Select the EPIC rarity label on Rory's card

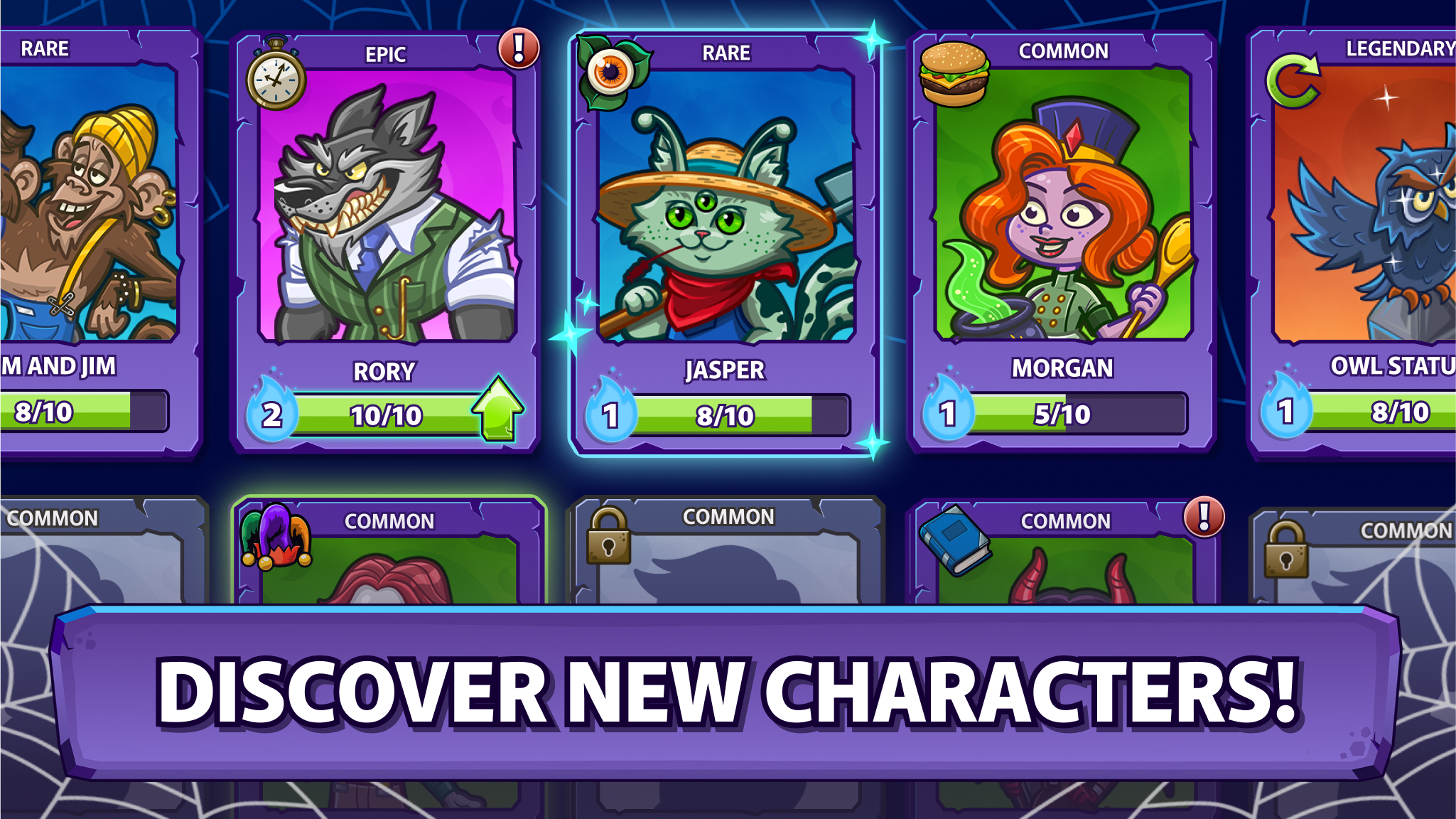pyautogui.click(x=384, y=53)
